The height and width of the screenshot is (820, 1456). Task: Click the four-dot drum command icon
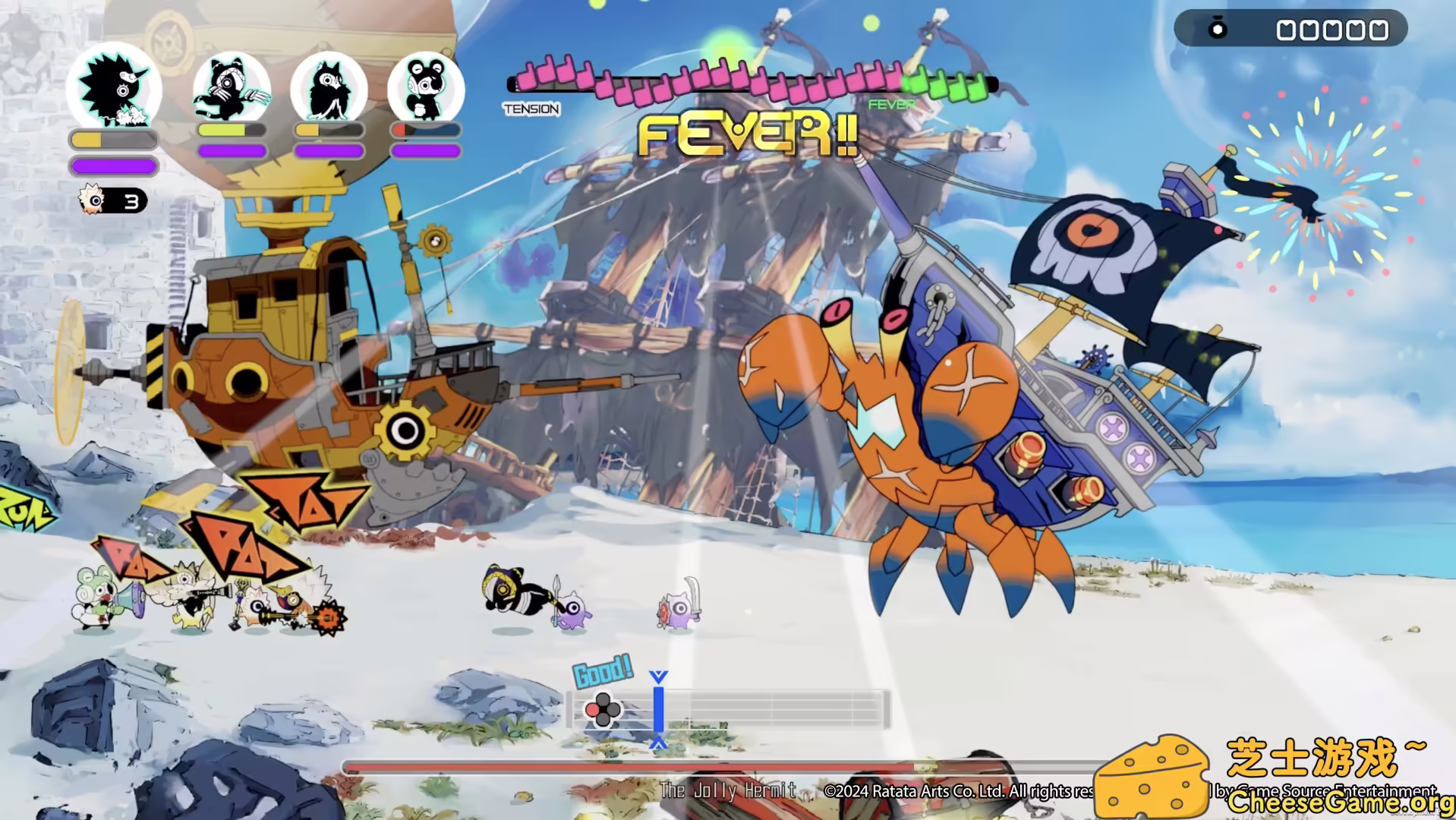click(x=603, y=710)
